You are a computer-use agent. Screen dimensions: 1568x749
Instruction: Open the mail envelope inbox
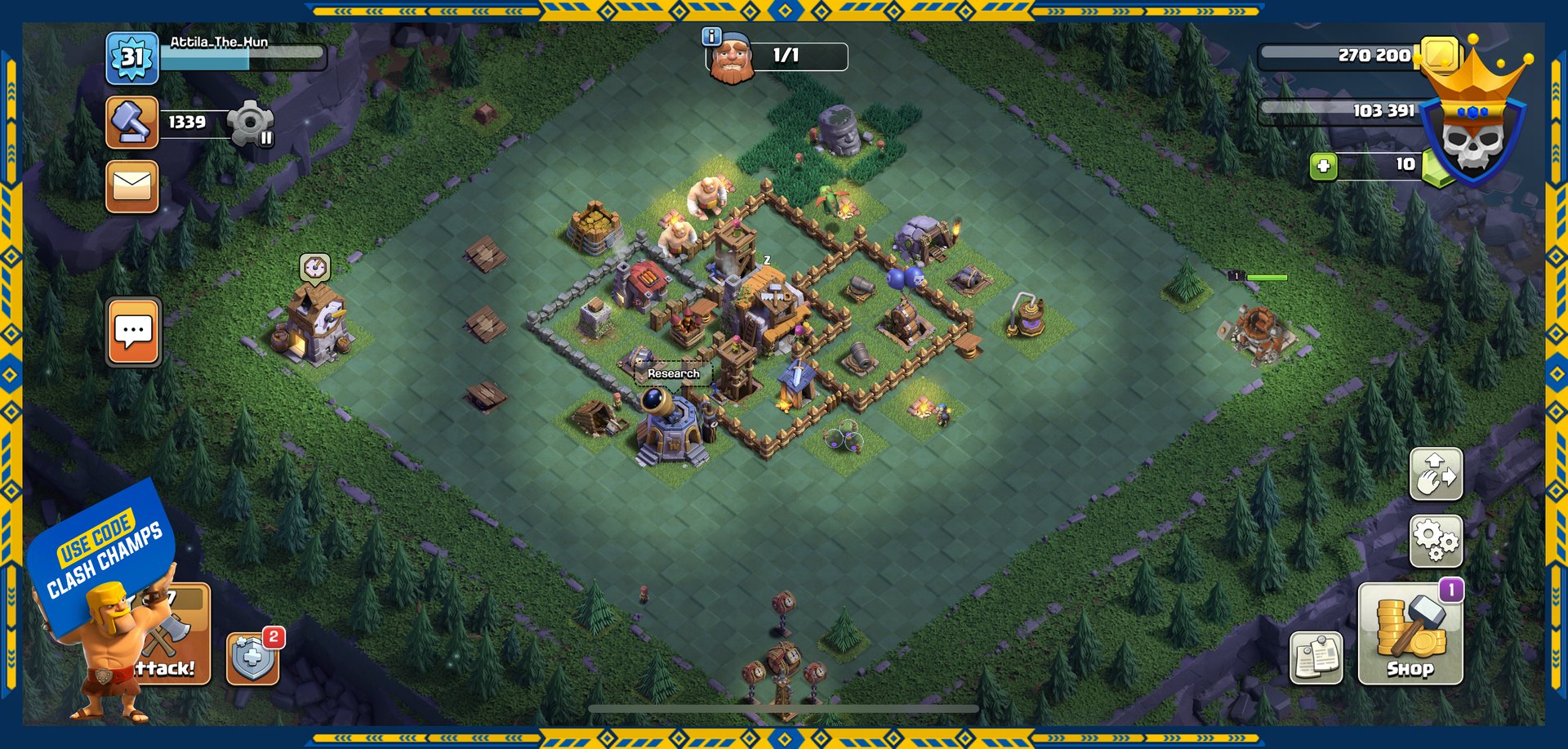pyautogui.click(x=131, y=186)
